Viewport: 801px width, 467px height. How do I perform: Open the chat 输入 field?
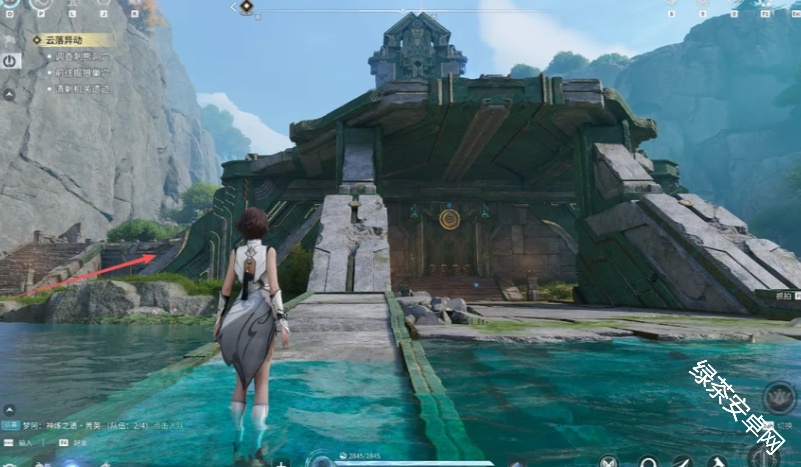pyautogui.click(x=20, y=442)
